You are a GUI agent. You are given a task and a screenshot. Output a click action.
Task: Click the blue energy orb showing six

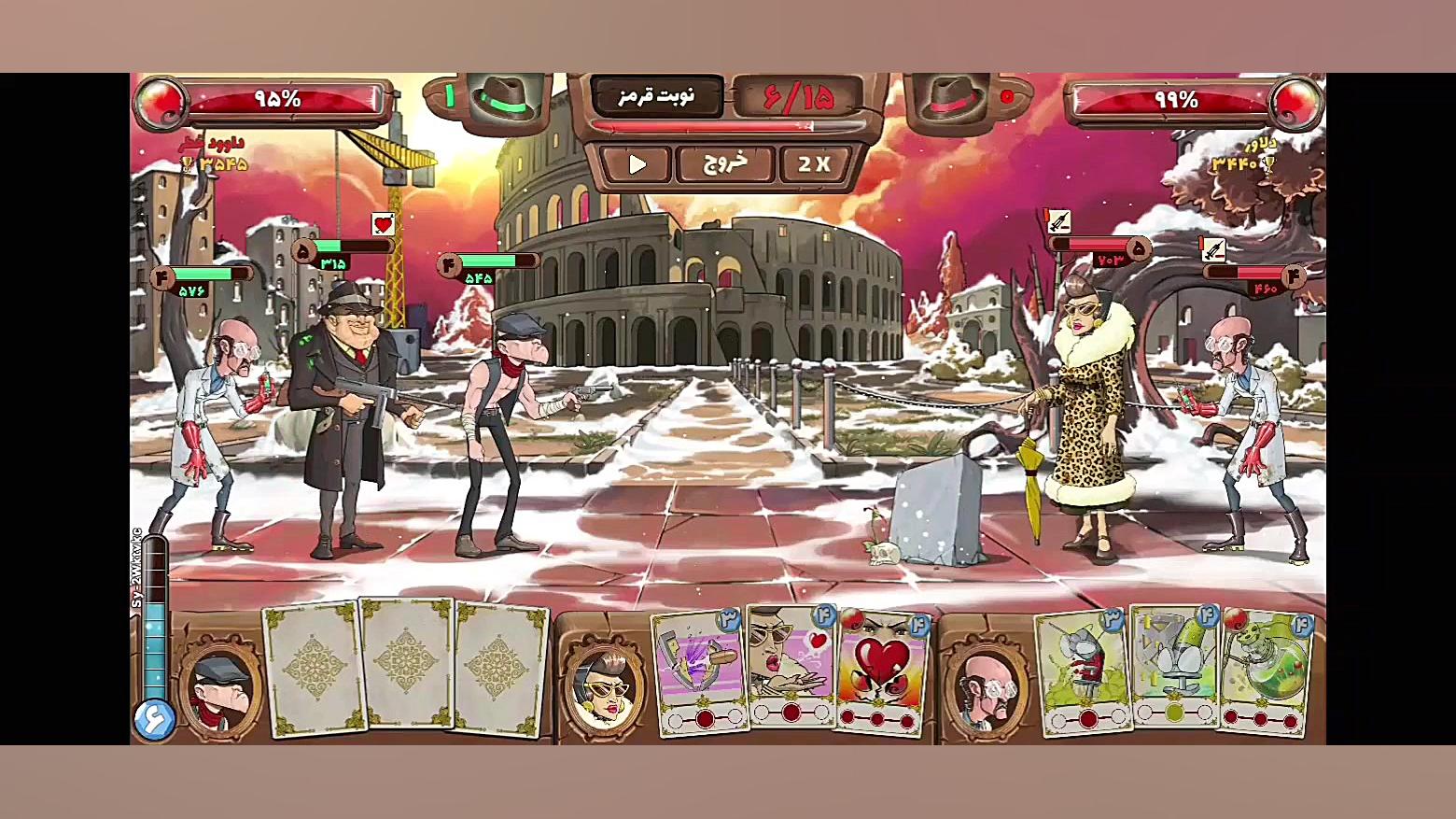(155, 719)
